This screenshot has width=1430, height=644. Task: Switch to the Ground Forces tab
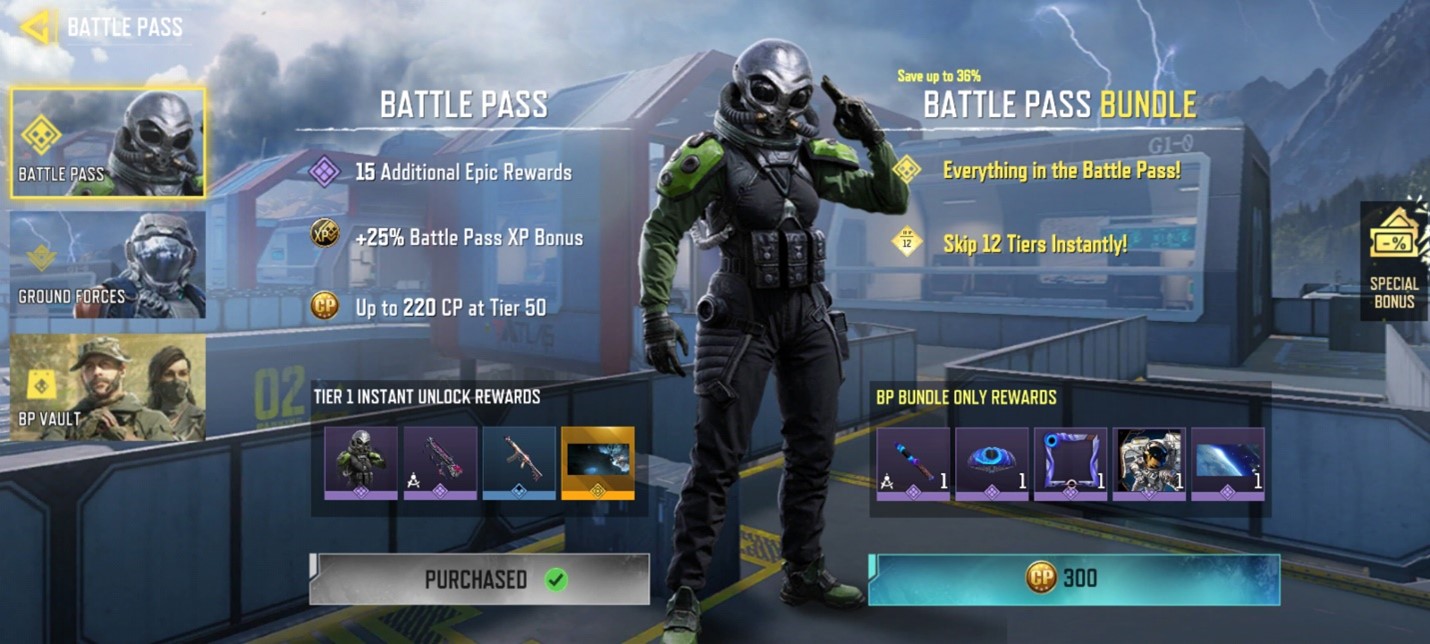(x=108, y=265)
